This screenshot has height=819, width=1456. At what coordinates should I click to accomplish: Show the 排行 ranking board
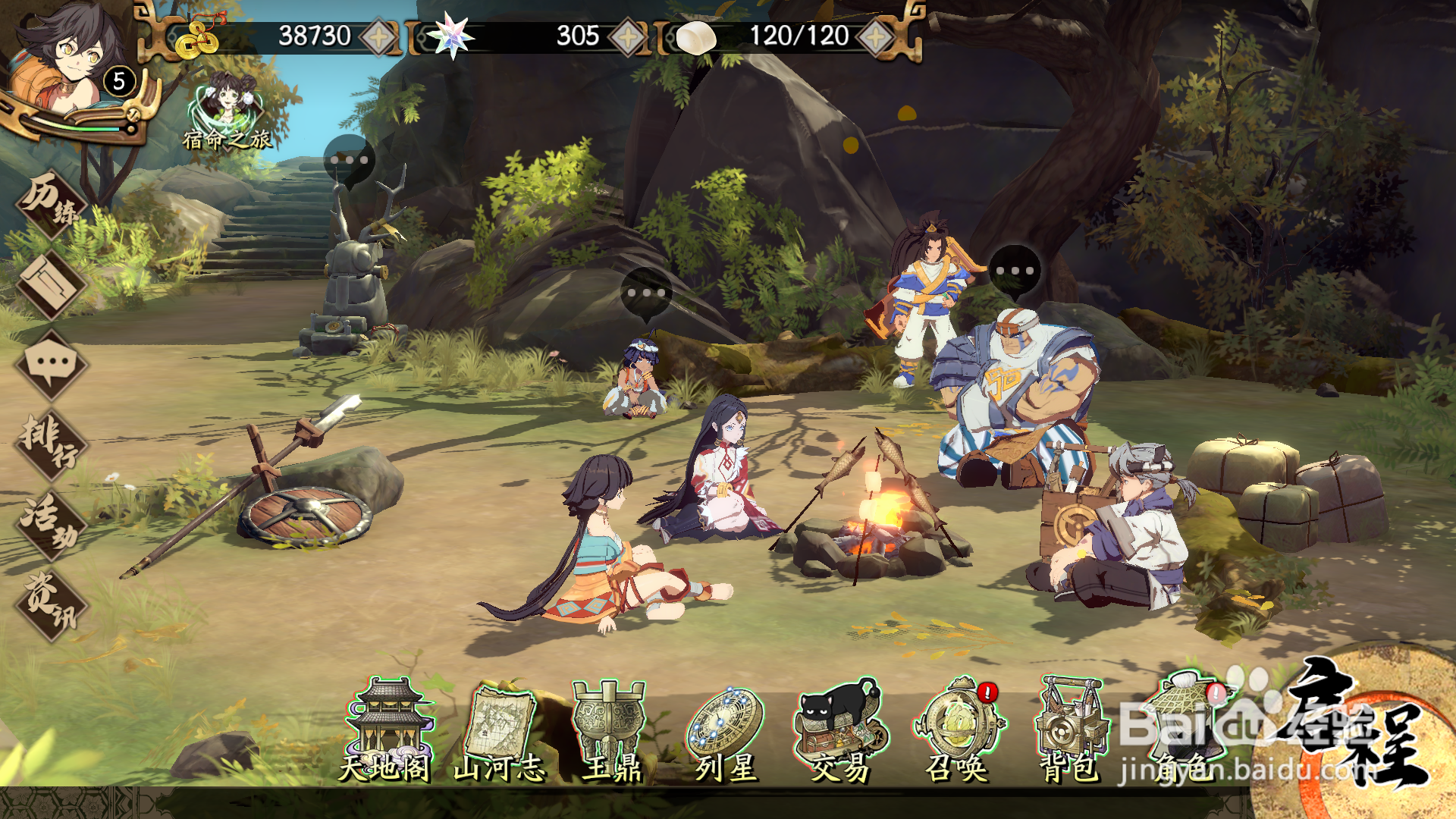coord(52,444)
